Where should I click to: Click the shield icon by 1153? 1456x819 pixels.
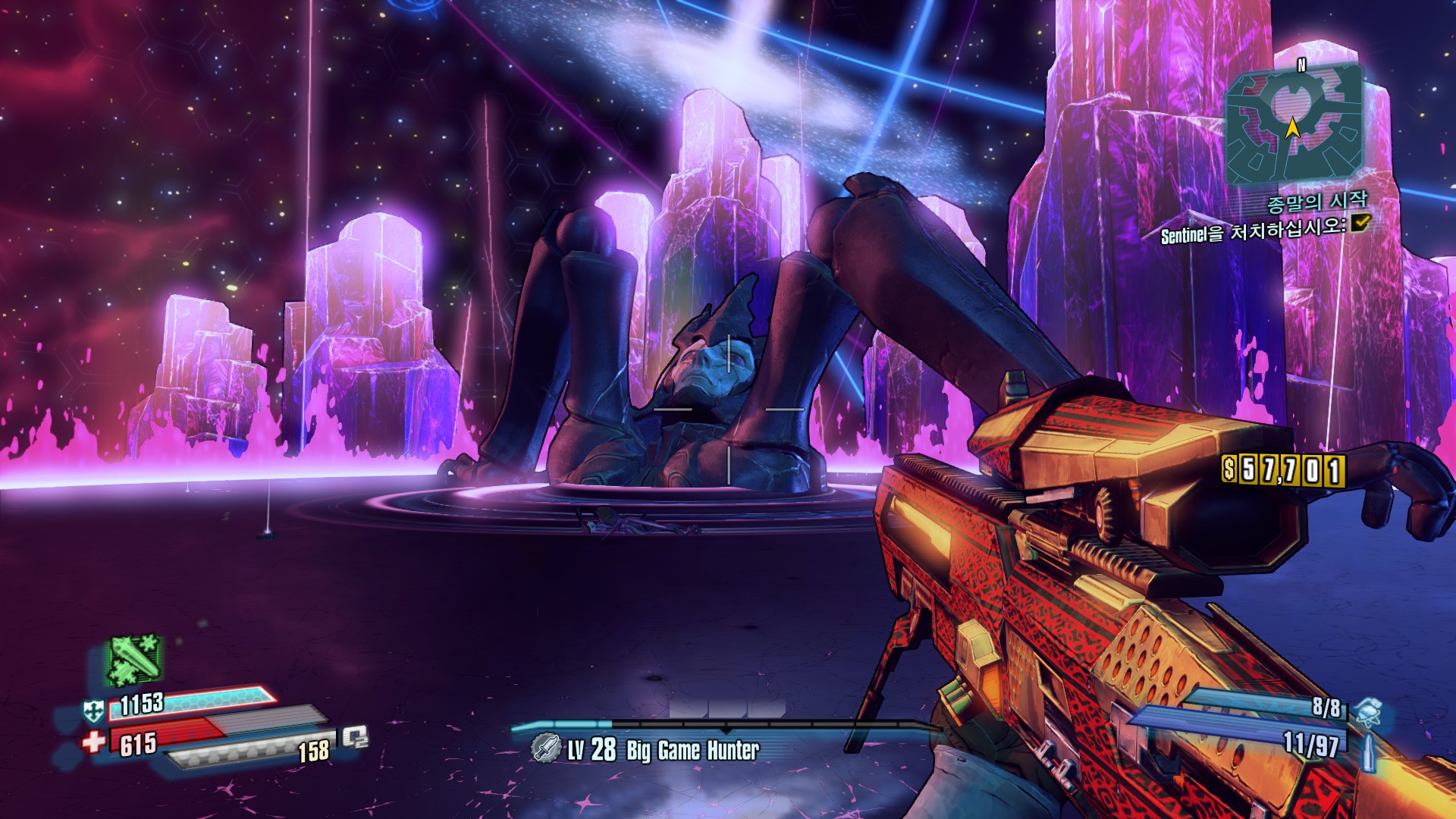[93, 711]
